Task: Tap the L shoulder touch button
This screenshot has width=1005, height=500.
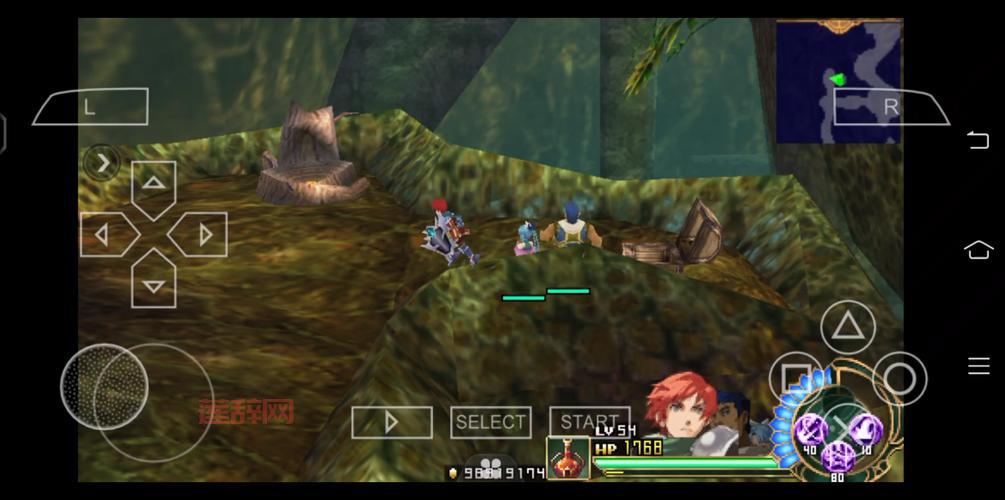Action: (x=91, y=107)
